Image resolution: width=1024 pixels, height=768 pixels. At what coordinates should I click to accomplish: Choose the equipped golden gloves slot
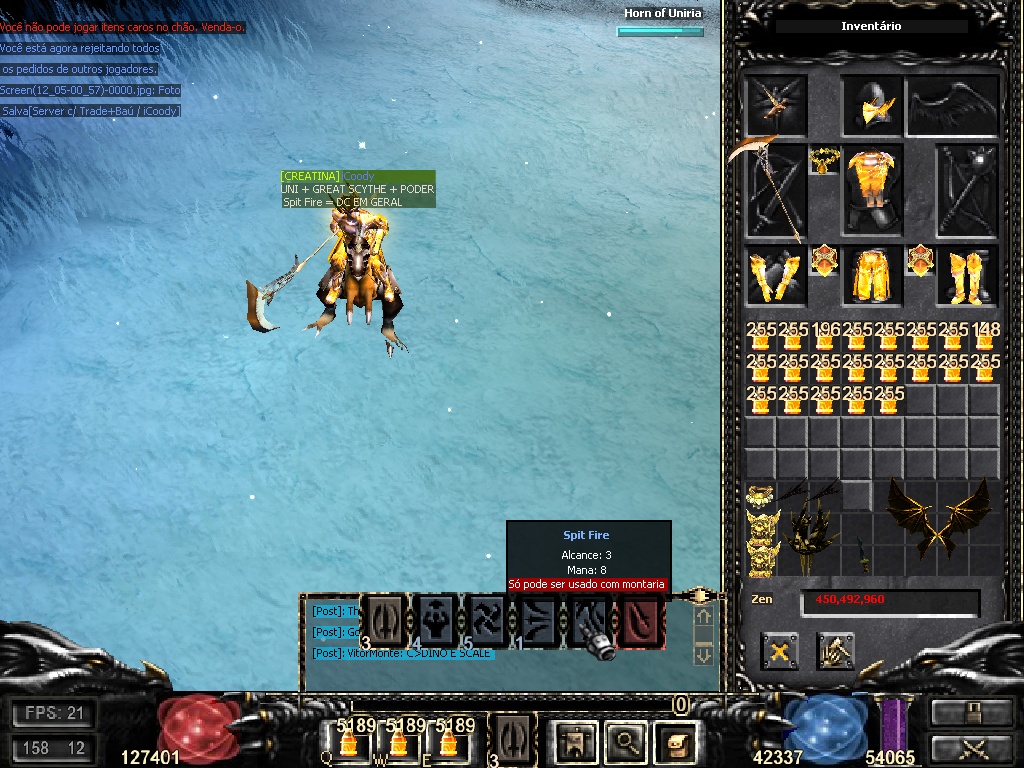click(775, 276)
